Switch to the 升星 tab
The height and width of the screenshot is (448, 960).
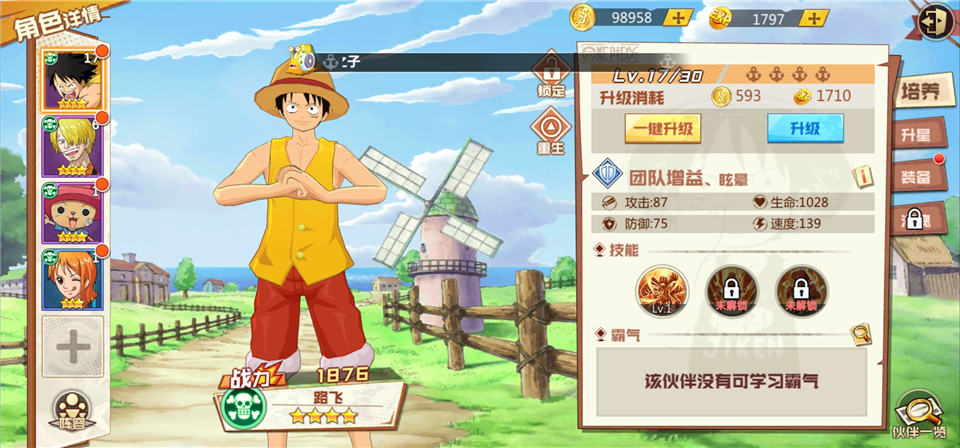tap(917, 135)
